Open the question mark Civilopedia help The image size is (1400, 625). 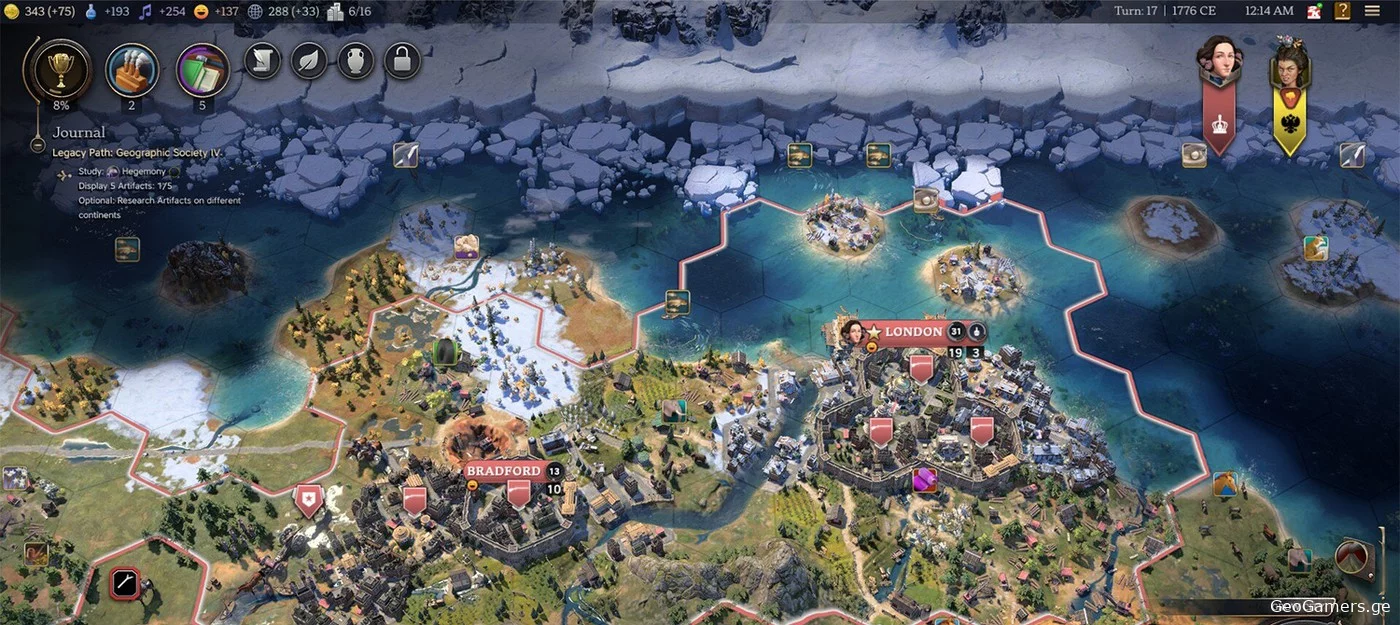tap(1342, 11)
